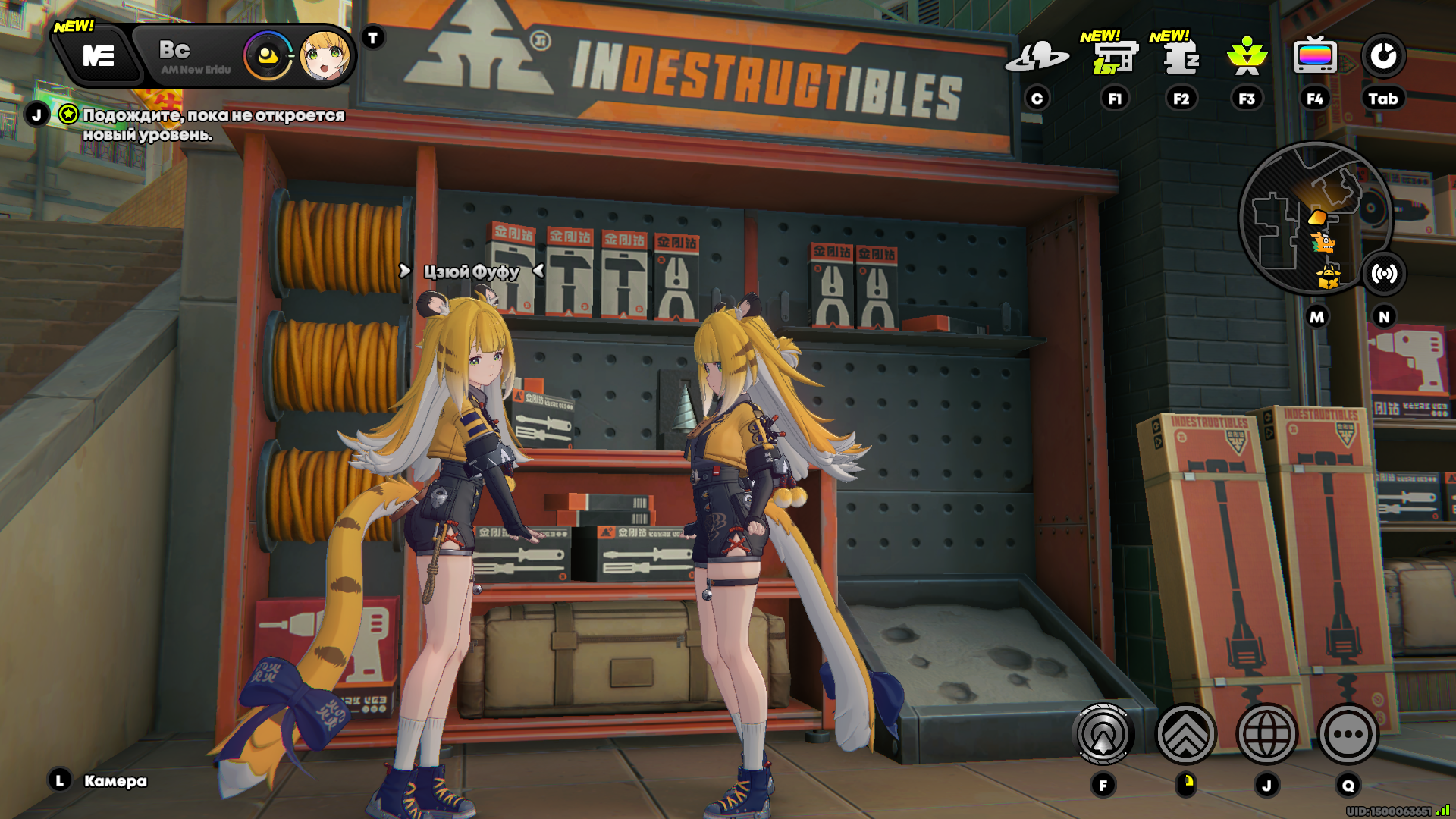1456x819 pixels.
Task: Click the circular icon labeled Tab
Action: pos(1383,56)
